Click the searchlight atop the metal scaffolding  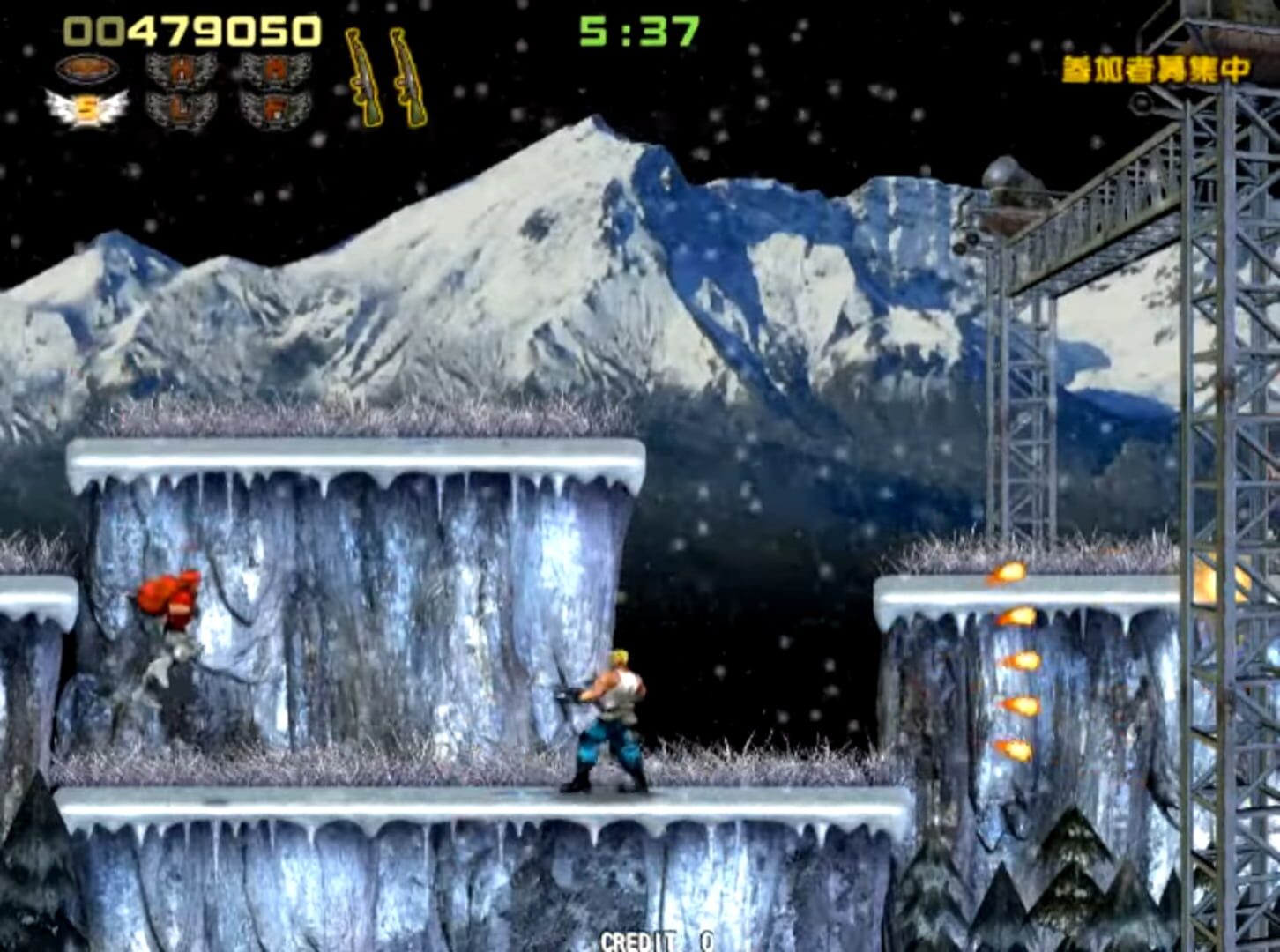coord(1005,172)
